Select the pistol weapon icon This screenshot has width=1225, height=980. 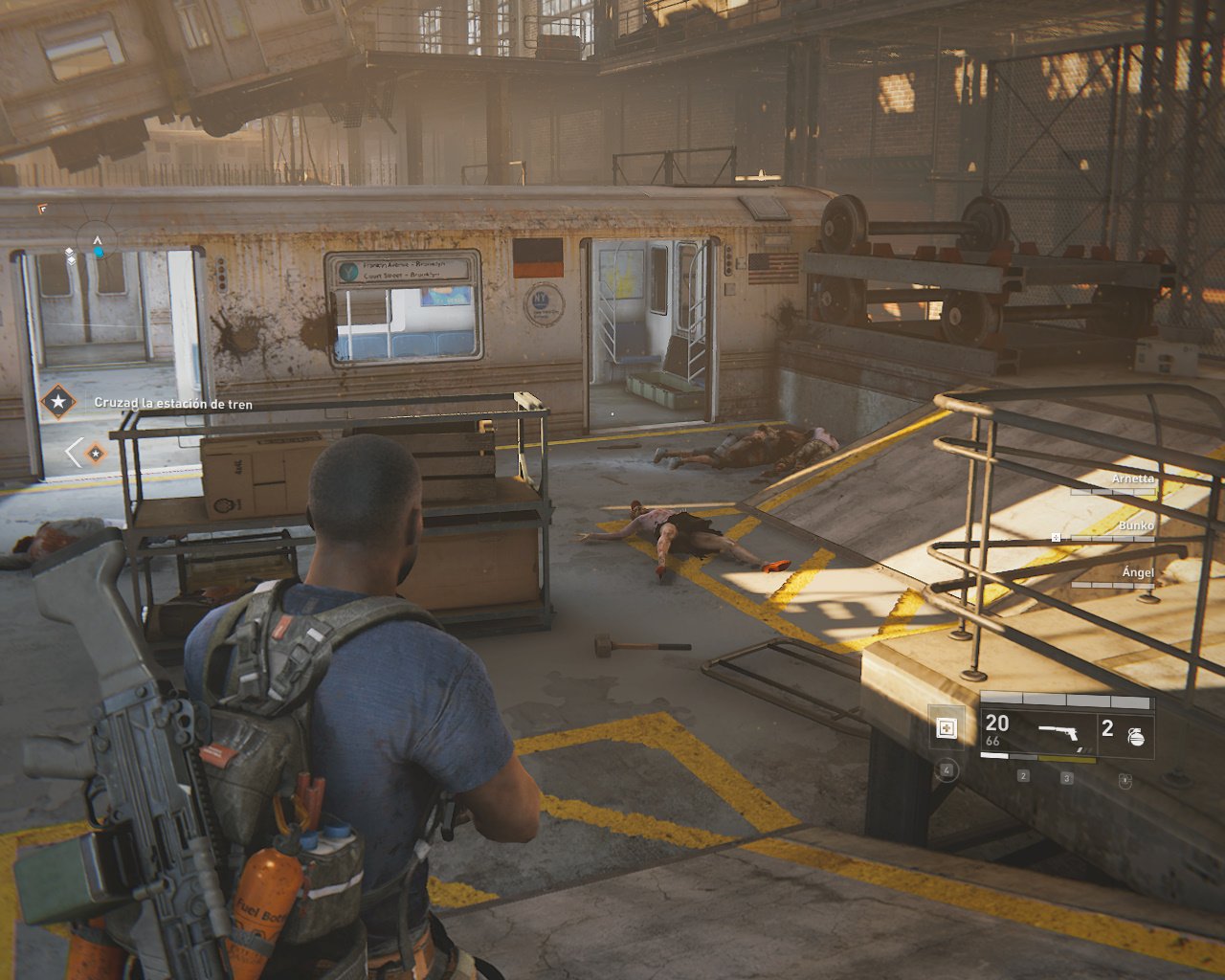(1058, 734)
